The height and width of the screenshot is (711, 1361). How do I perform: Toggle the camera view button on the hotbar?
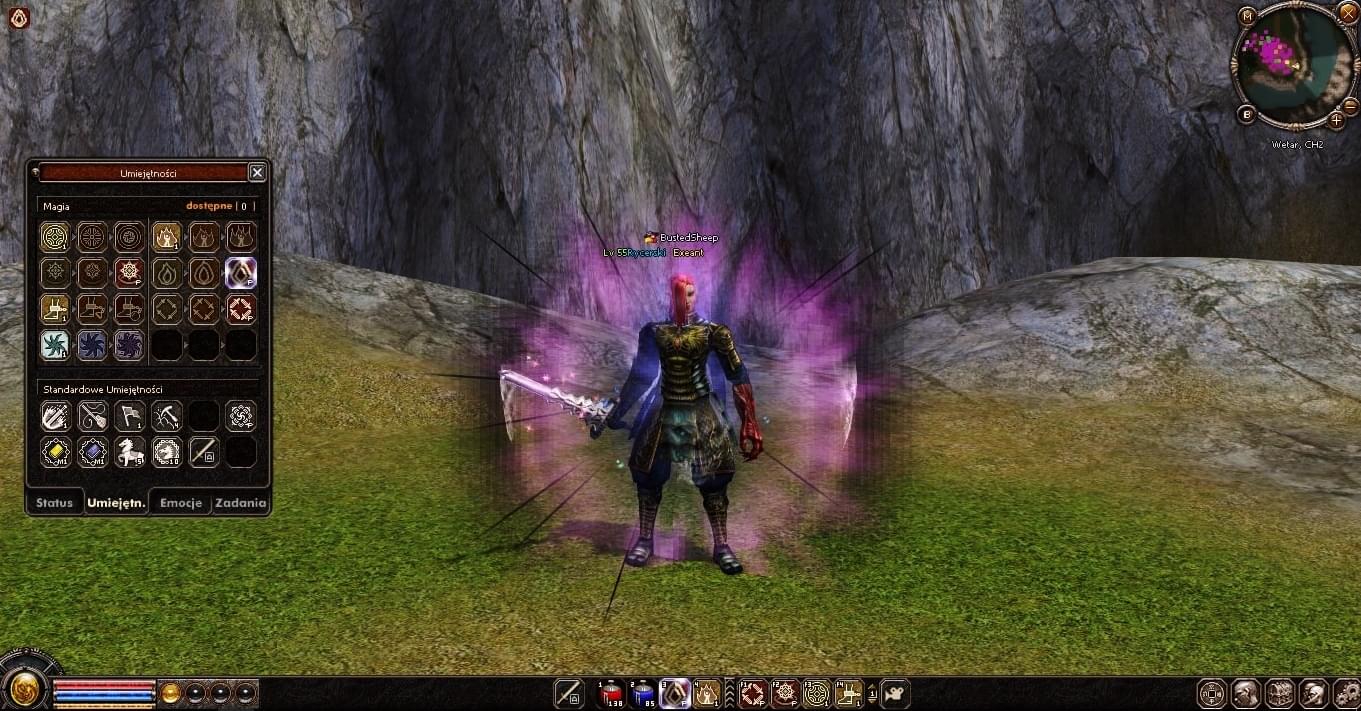(895, 692)
